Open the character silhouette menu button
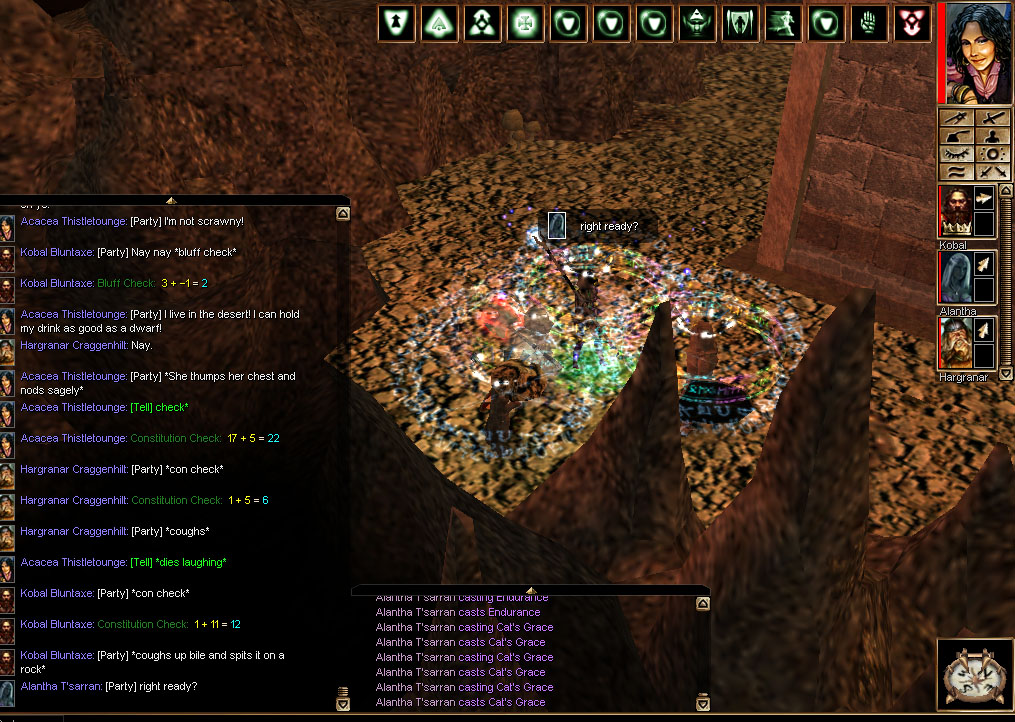The height and width of the screenshot is (722, 1015). tap(993, 136)
